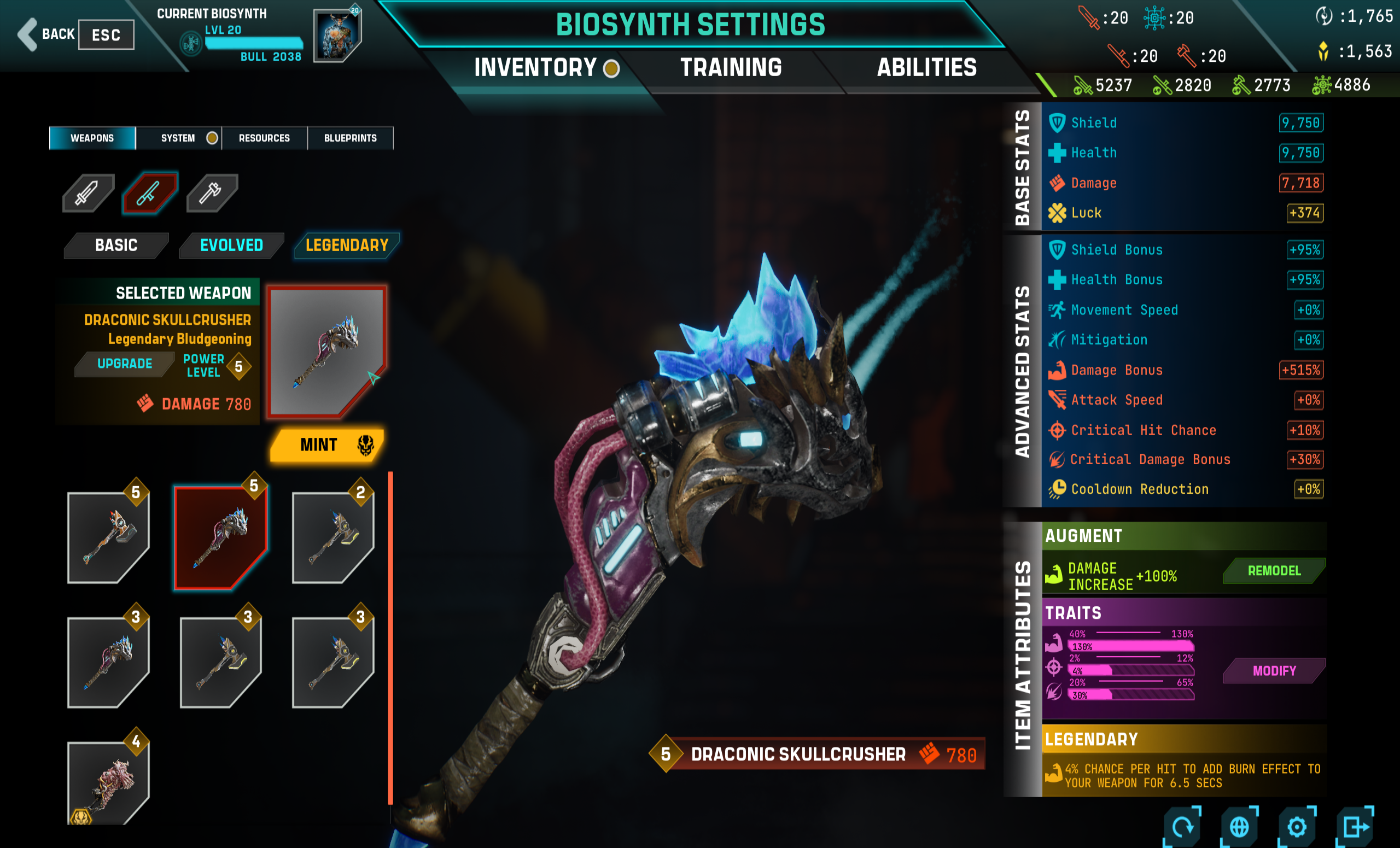Modify the weapon traits

[1274, 671]
